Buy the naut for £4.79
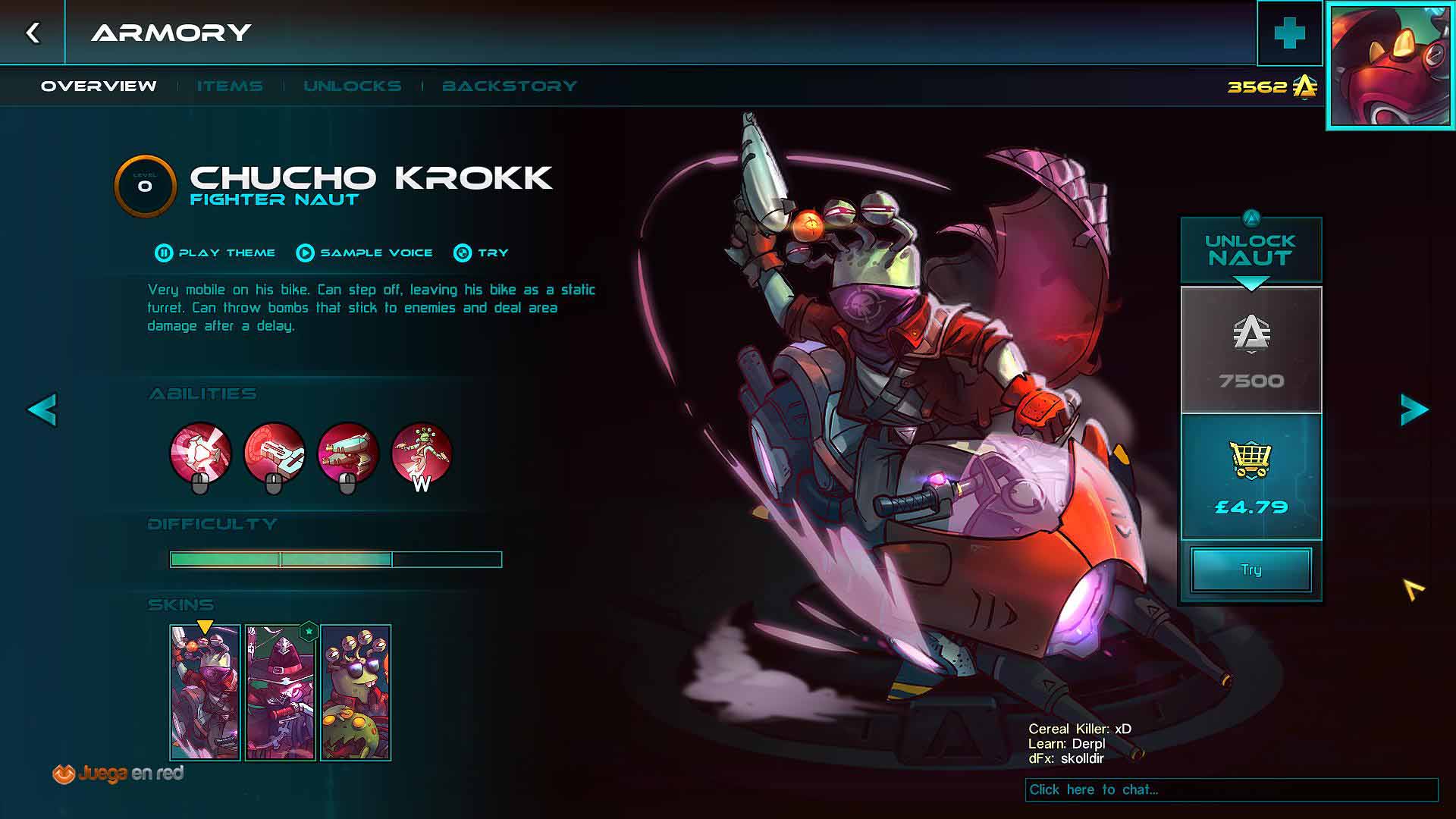The image size is (1456, 819). 1251,477
